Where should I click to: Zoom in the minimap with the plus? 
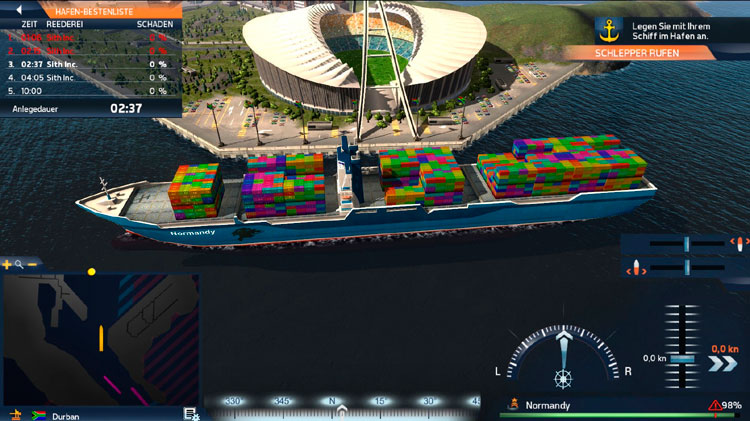7,265
